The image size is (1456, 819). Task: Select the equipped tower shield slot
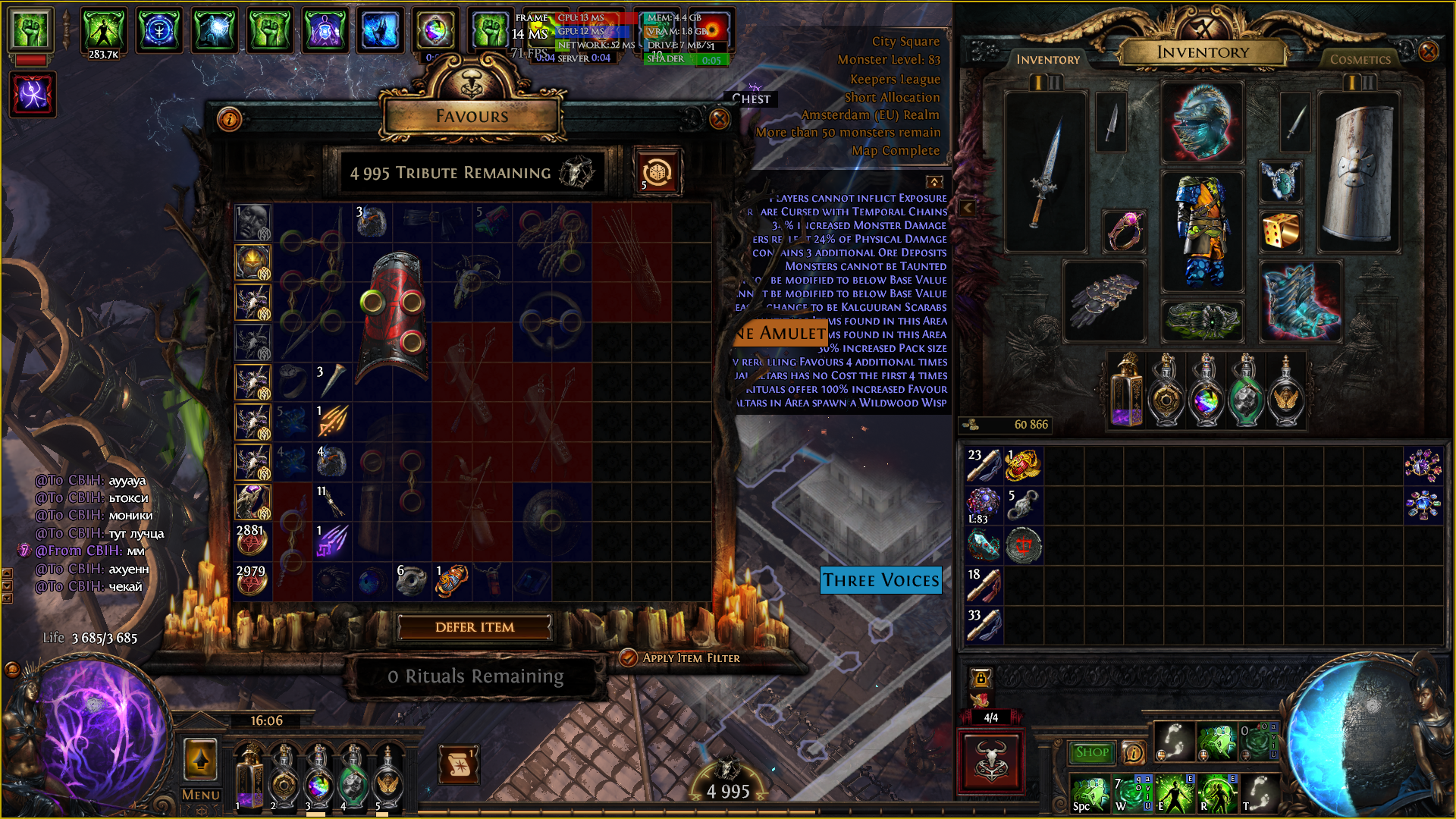click(1359, 173)
